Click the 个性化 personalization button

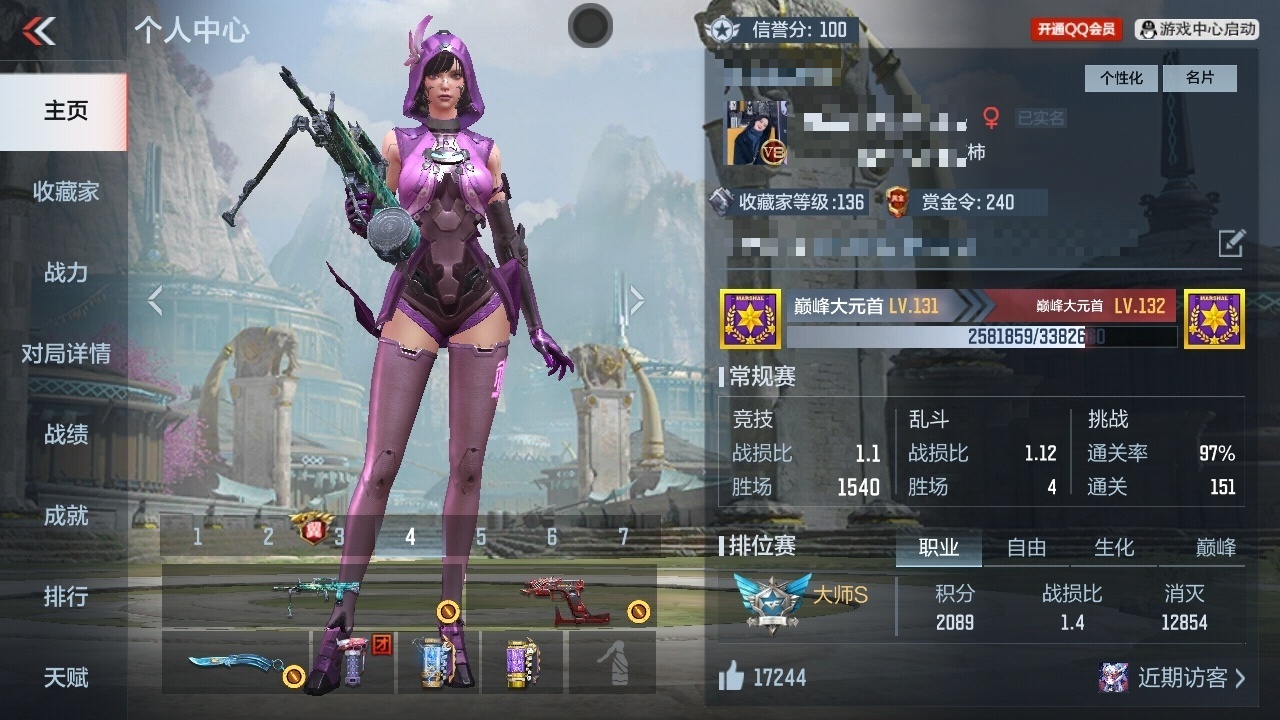1121,78
